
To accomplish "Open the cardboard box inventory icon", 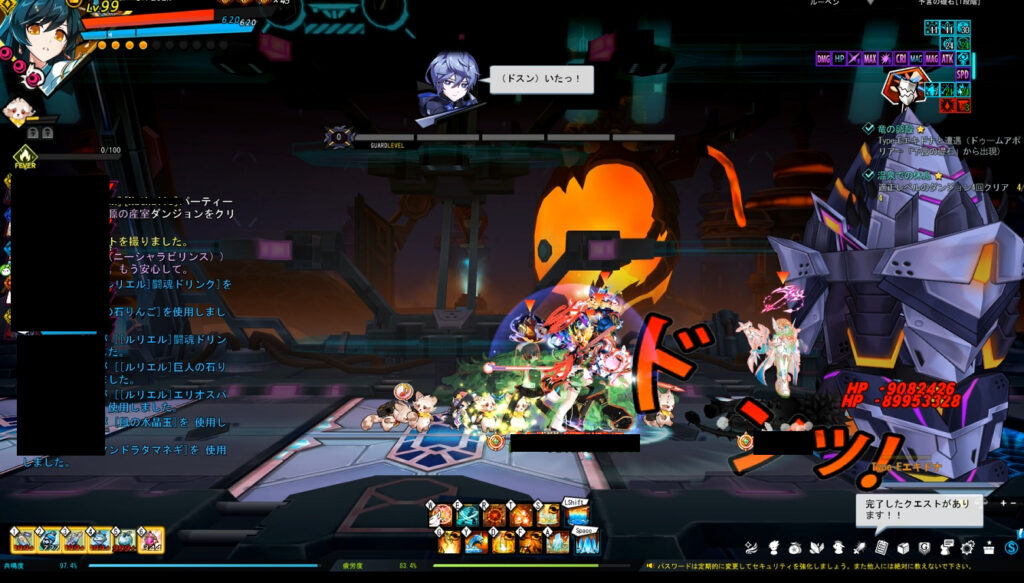I will tap(903, 547).
